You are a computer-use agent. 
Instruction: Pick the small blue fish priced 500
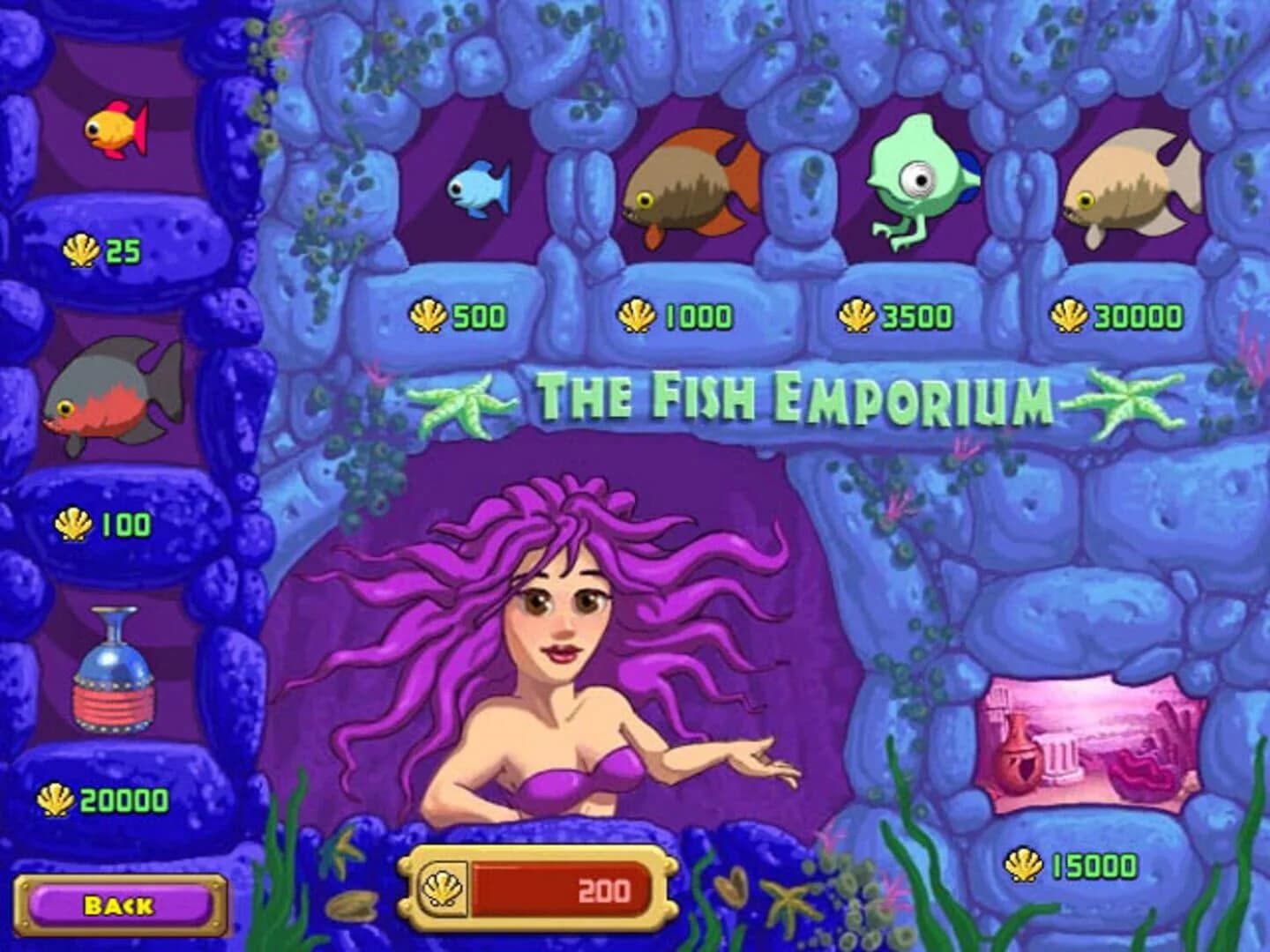481,190
